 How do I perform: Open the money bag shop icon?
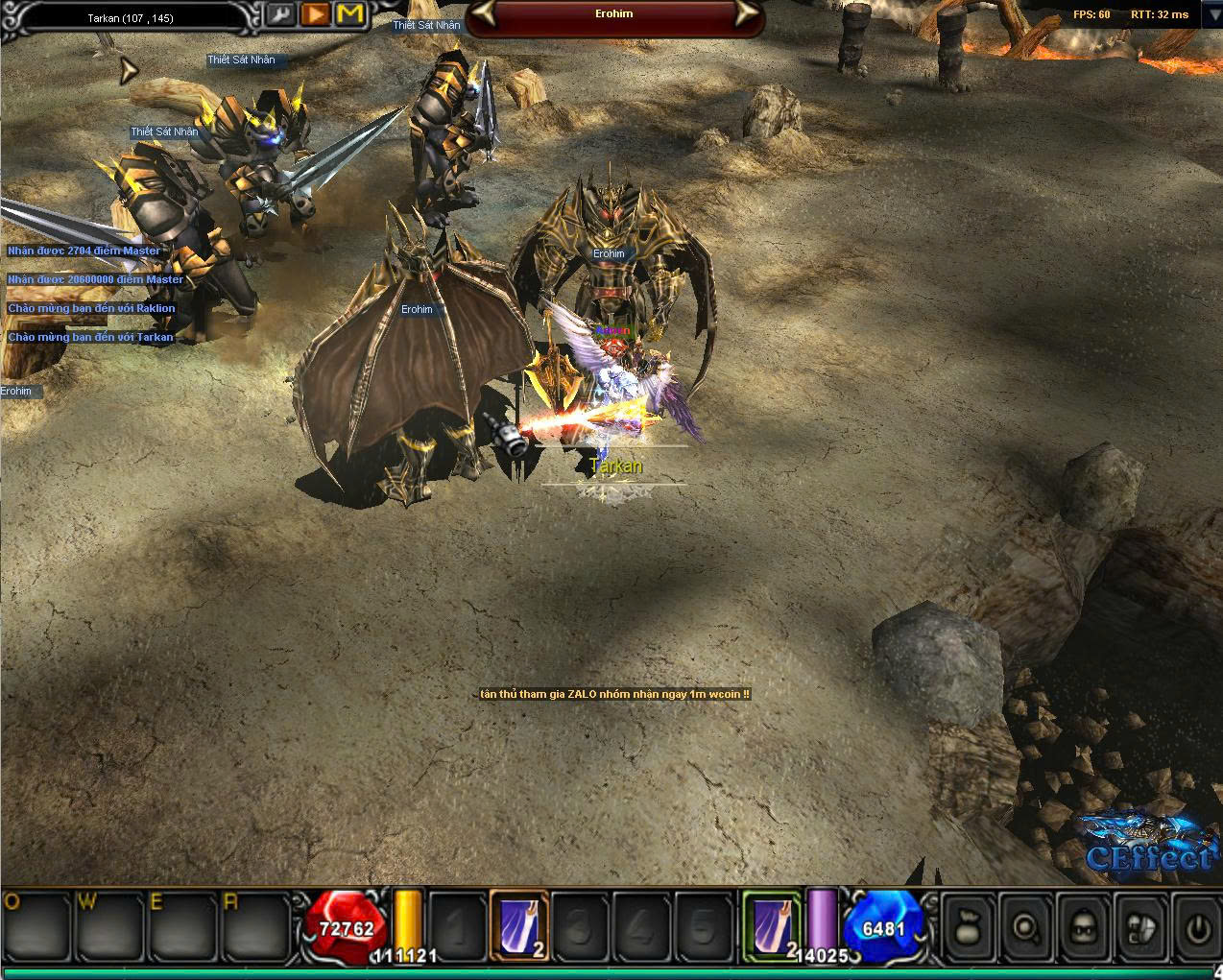pos(968,927)
